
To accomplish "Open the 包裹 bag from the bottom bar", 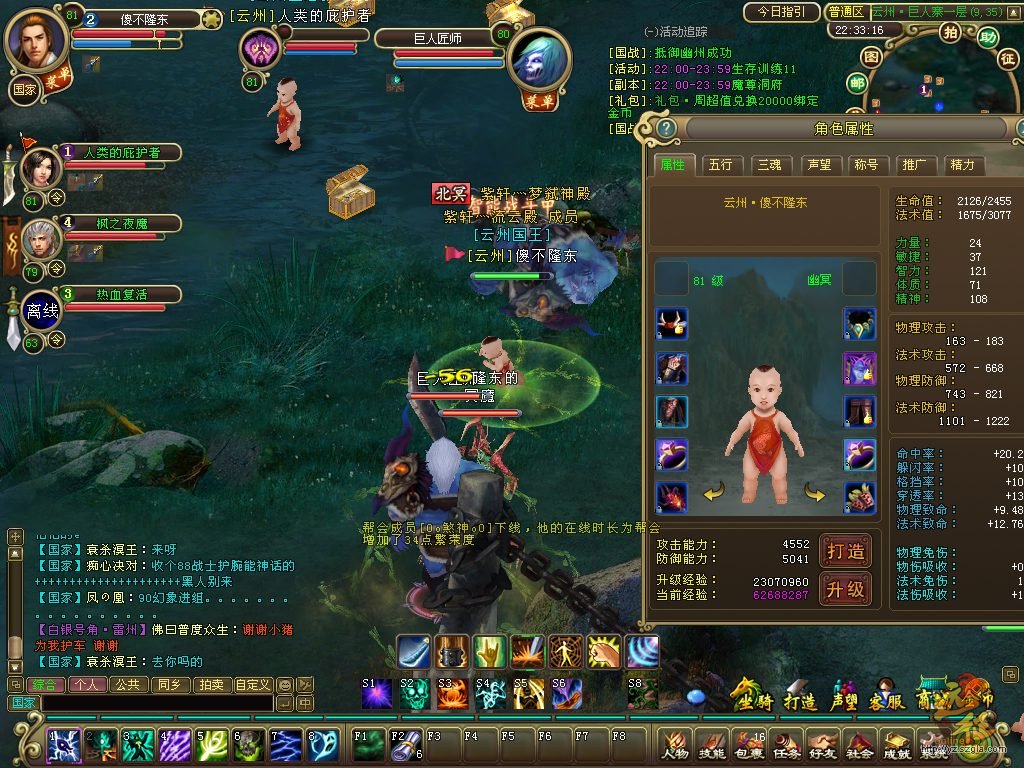I will (749, 743).
